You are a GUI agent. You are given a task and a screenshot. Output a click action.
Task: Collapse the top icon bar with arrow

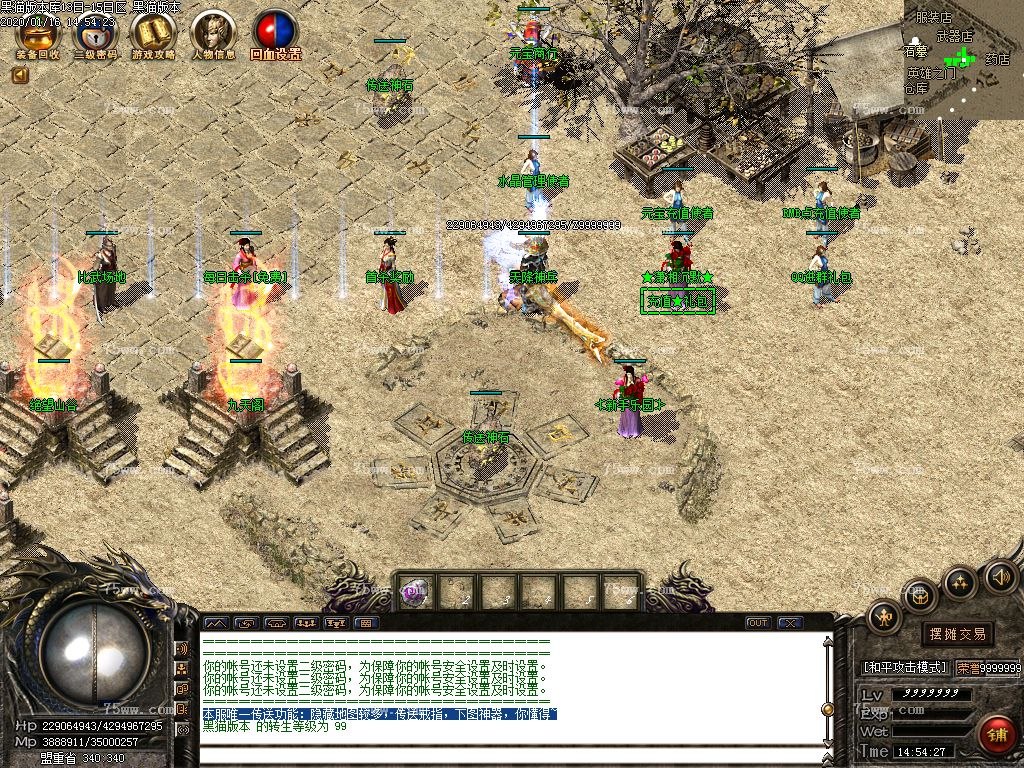point(19,75)
